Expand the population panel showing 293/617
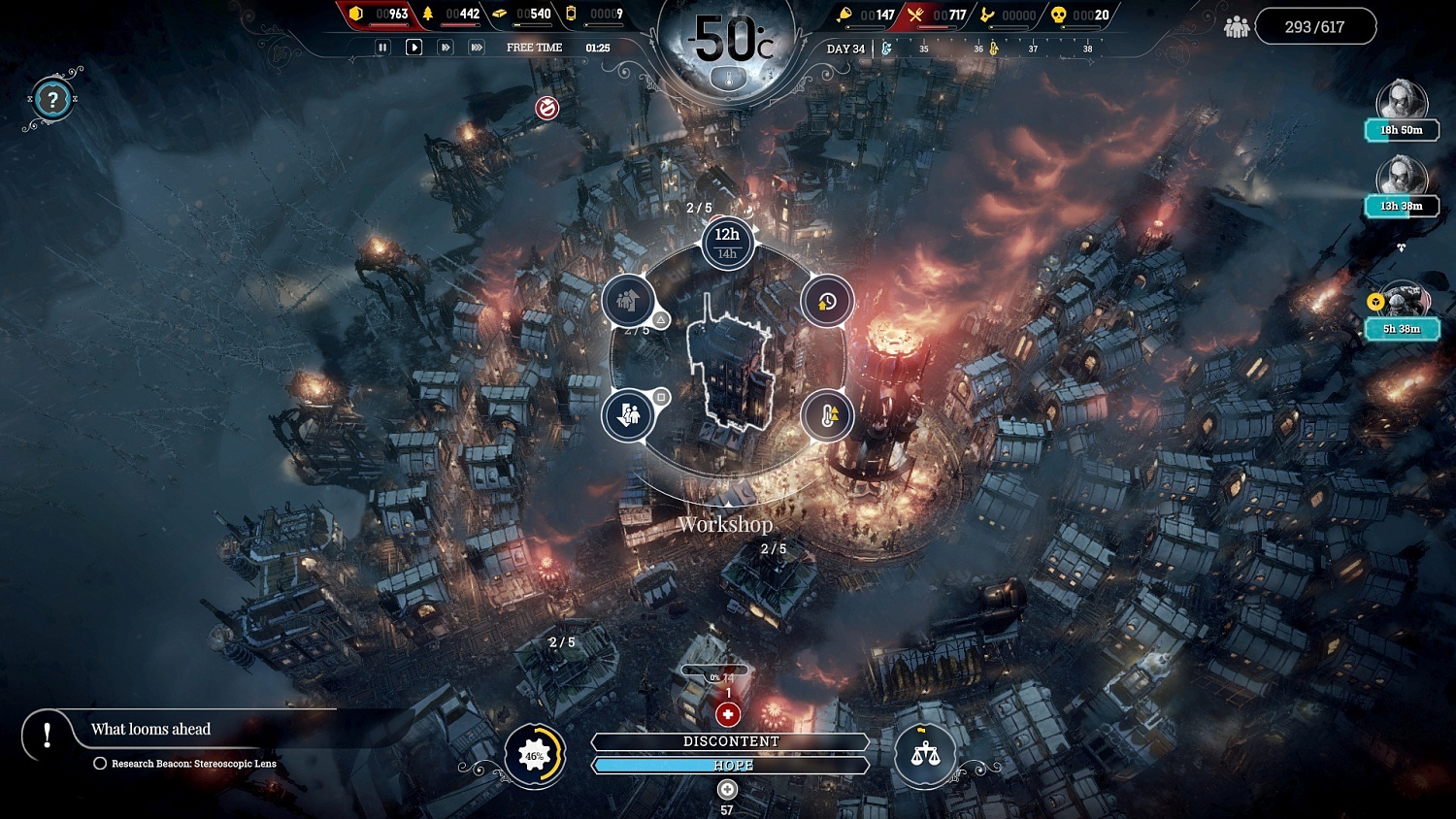1456x819 pixels. point(1316,25)
